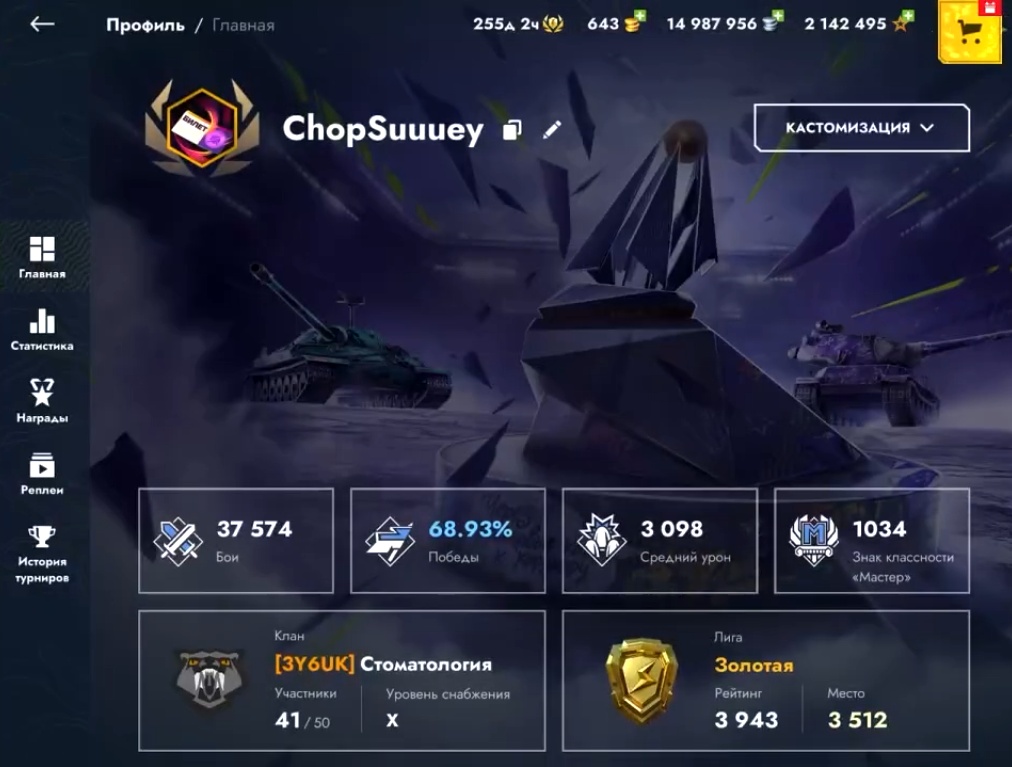This screenshot has height=767, width=1012.
Task: Open the Стоматология clan panel
Action: pos(342,680)
